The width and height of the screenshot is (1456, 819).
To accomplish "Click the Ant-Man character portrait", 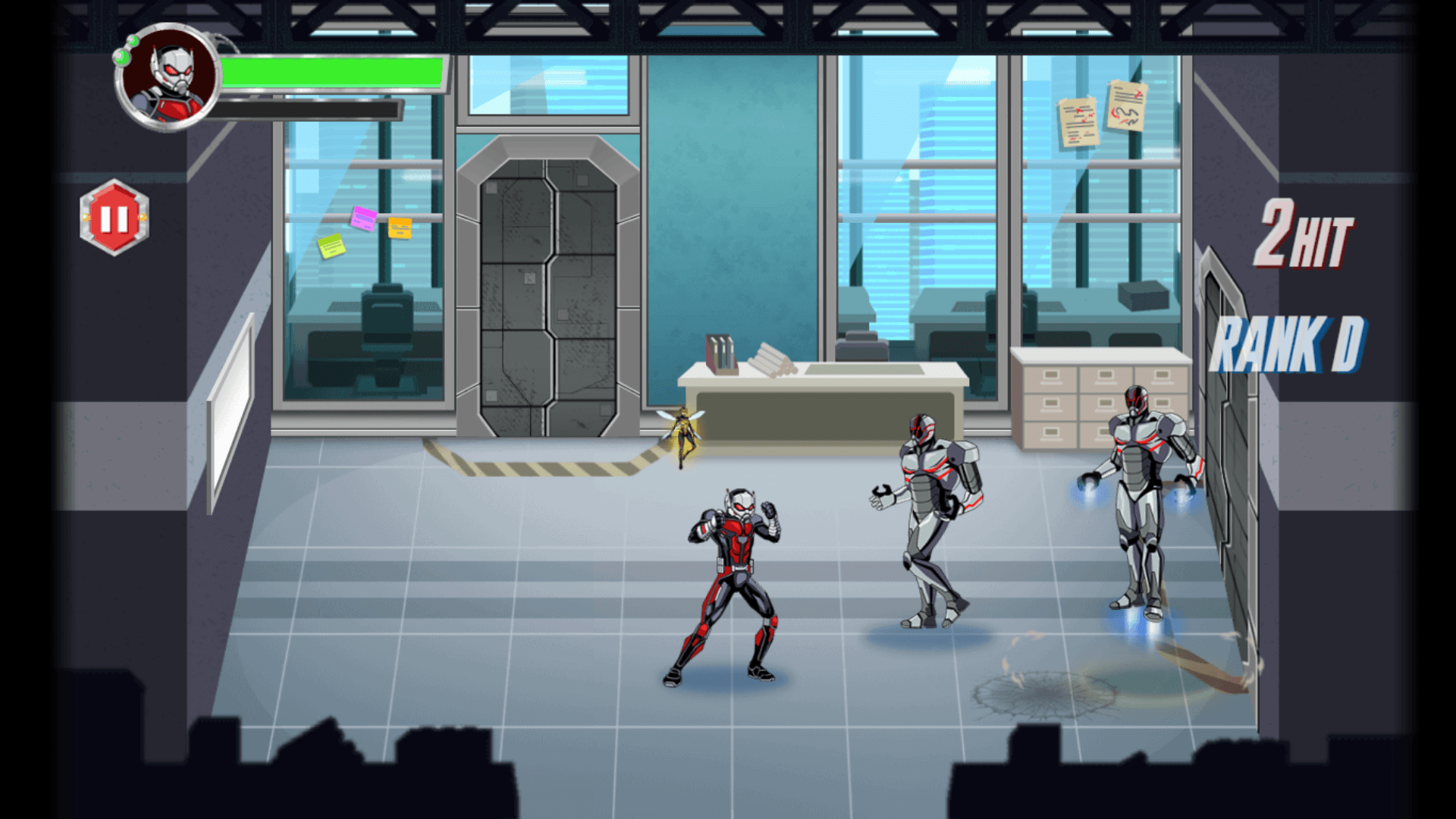I will click(x=168, y=77).
